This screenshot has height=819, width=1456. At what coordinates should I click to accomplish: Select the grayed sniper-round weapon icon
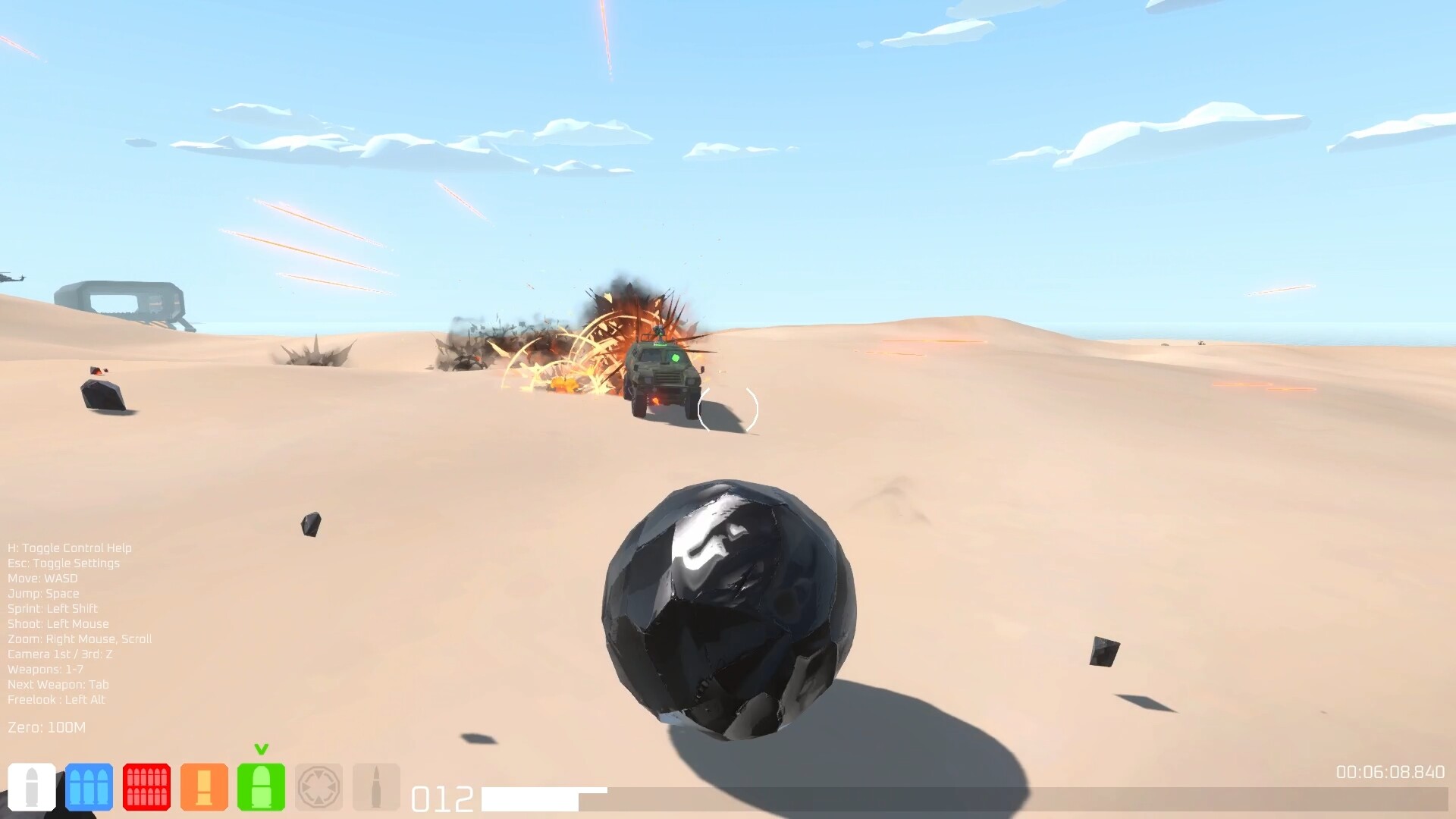[378, 787]
